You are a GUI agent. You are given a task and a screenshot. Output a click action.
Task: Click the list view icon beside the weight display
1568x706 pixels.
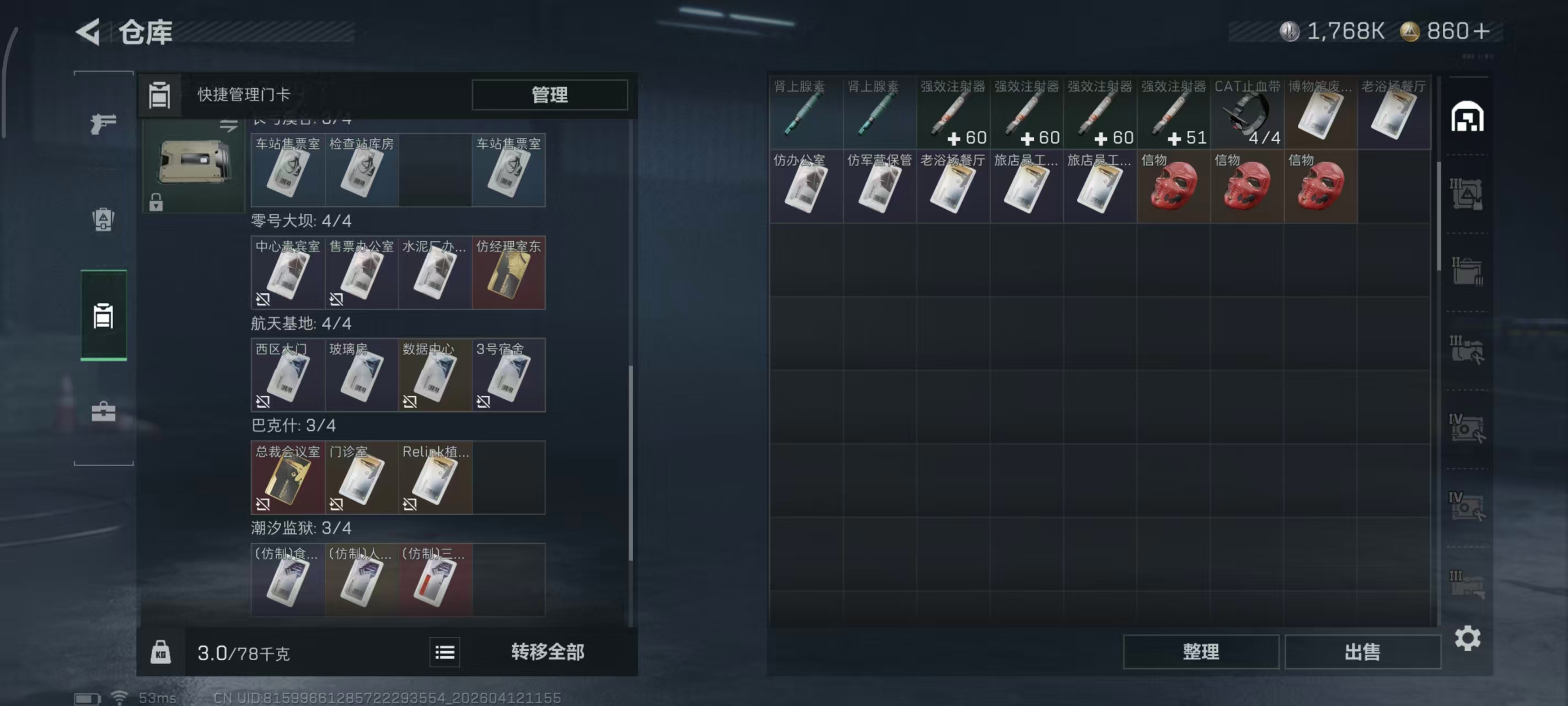(444, 652)
